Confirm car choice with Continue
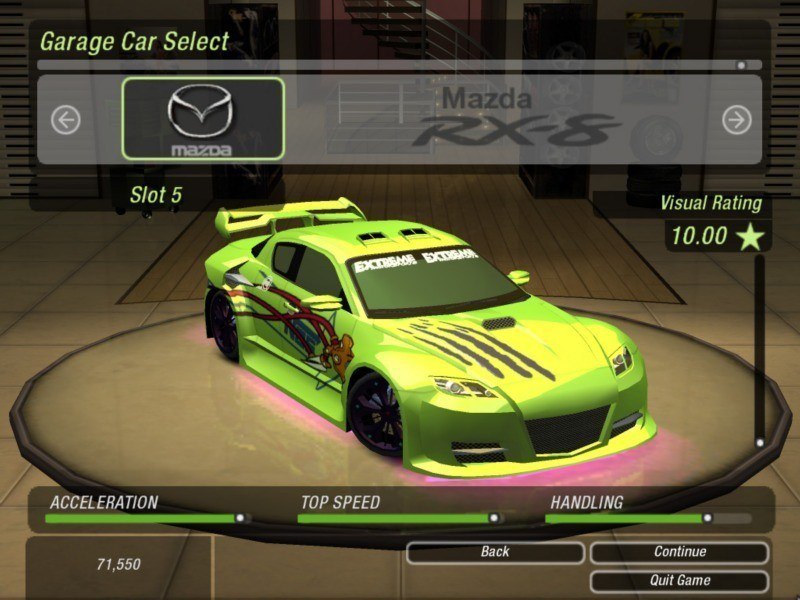This screenshot has width=800, height=600. pyautogui.click(x=680, y=552)
